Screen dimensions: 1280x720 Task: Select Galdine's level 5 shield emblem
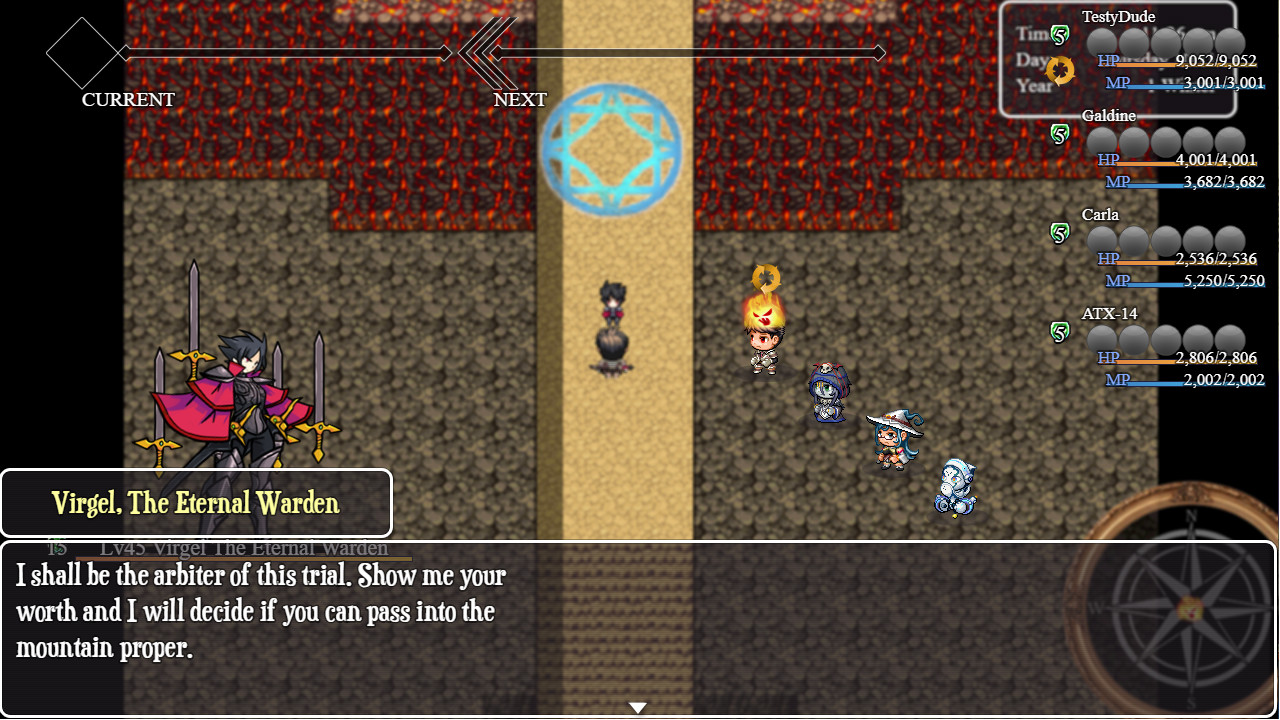[x=1060, y=133]
